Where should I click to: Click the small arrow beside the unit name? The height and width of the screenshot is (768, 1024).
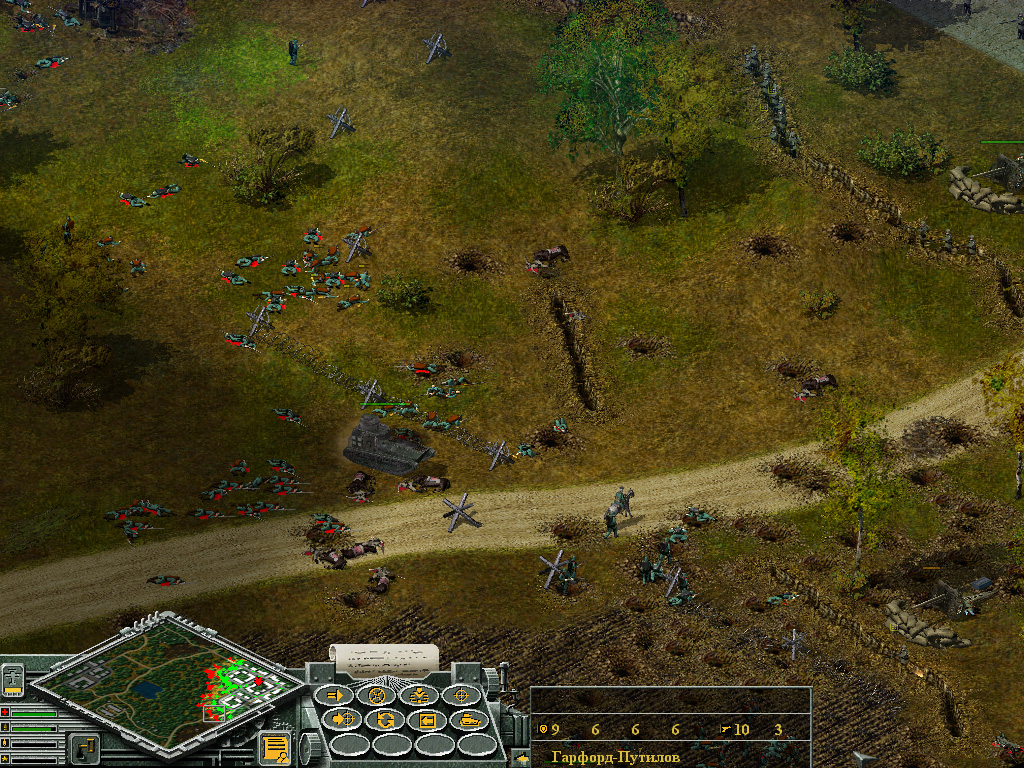click(x=522, y=759)
